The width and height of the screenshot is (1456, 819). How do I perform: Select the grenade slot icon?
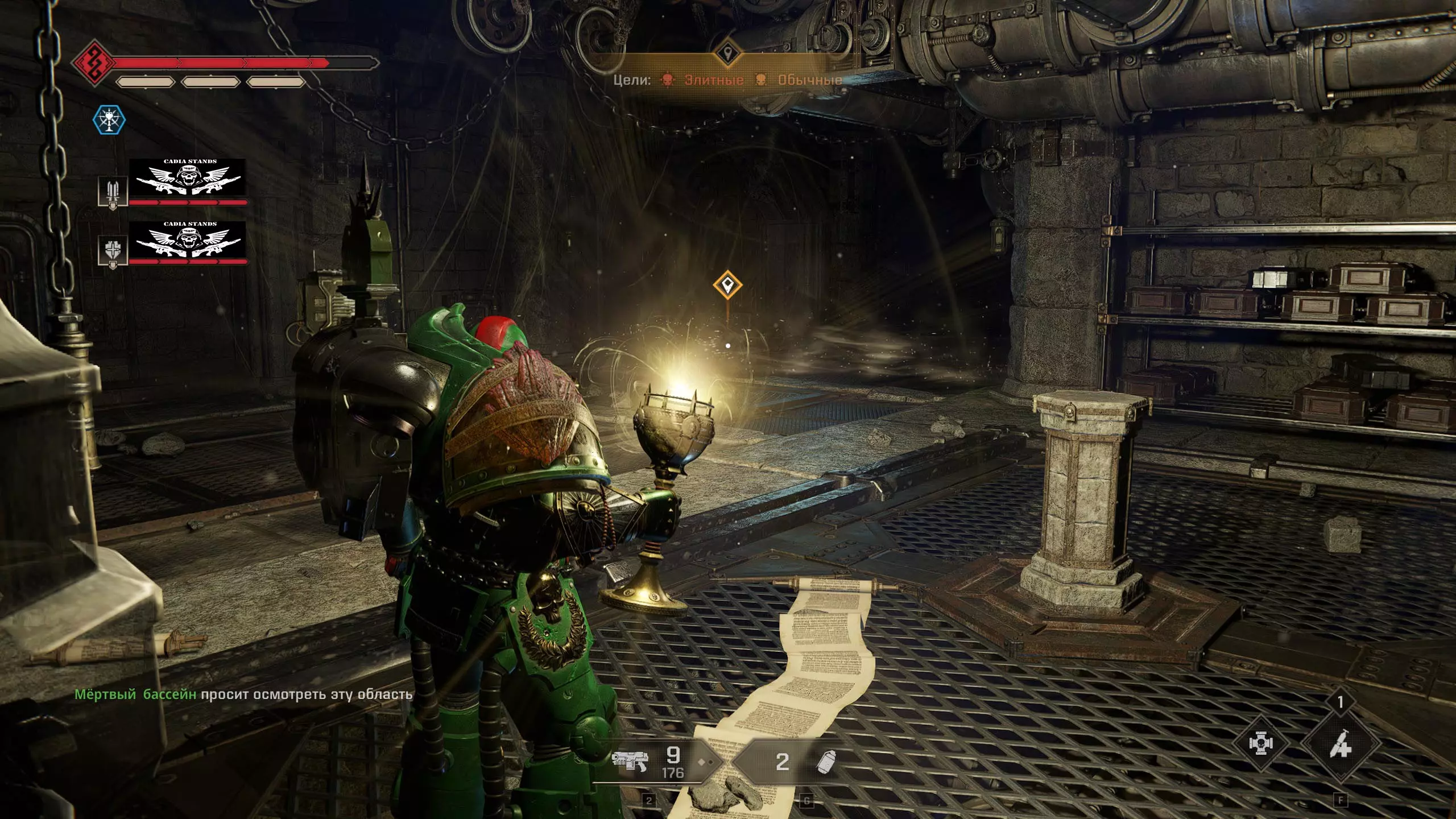click(x=826, y=762)
